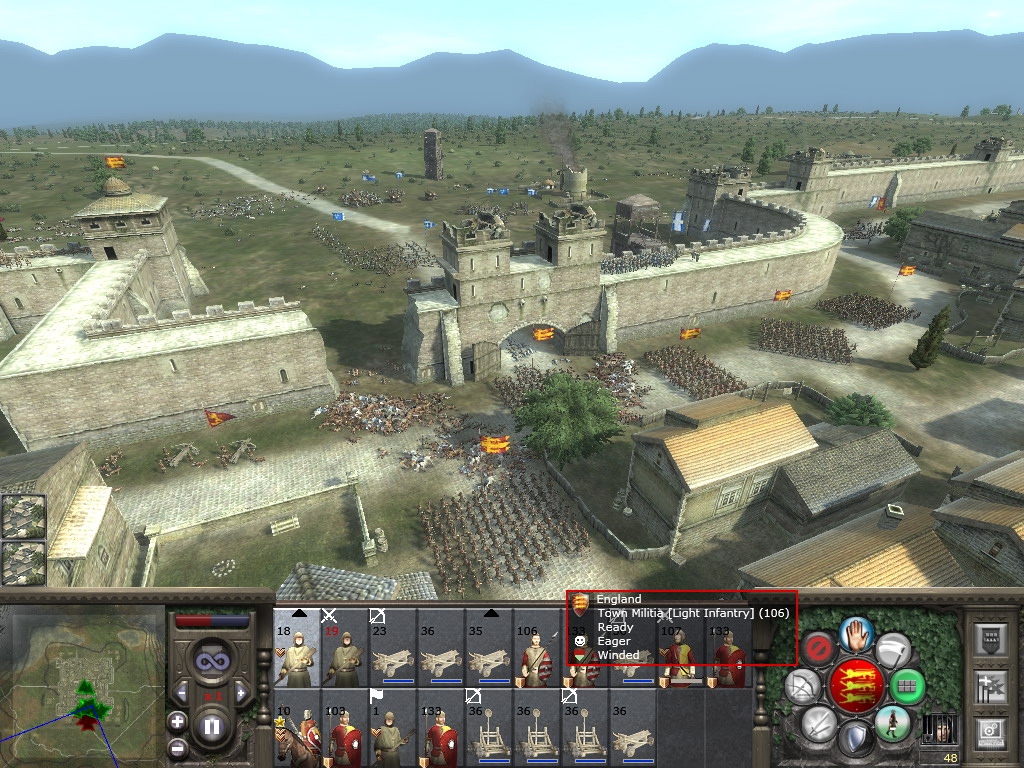
Task: Click the crossed swords melee button
Action: [818, 723]
